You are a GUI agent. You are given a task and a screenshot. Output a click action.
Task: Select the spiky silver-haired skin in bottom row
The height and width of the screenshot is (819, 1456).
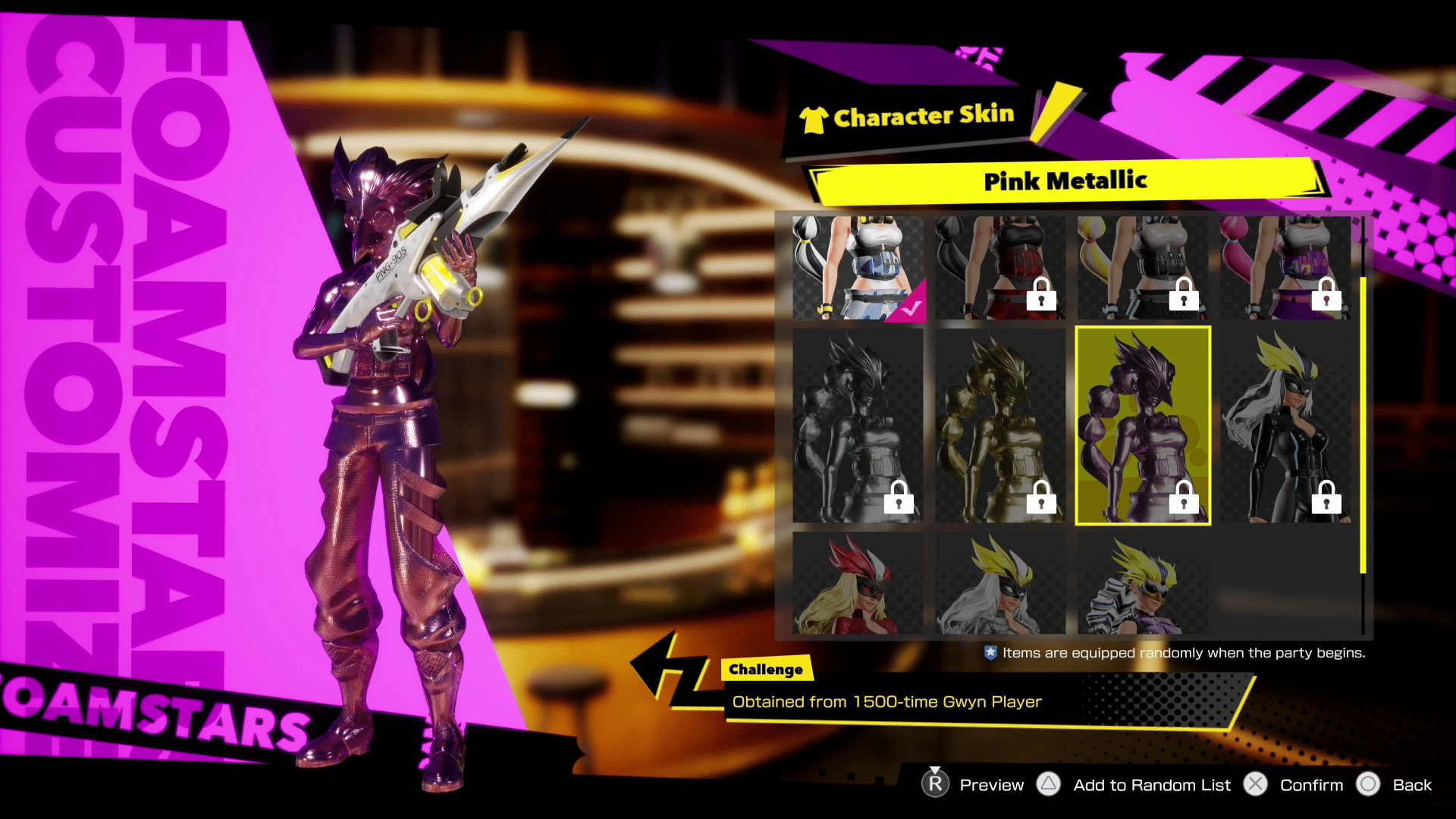(x=1142, y=584)
